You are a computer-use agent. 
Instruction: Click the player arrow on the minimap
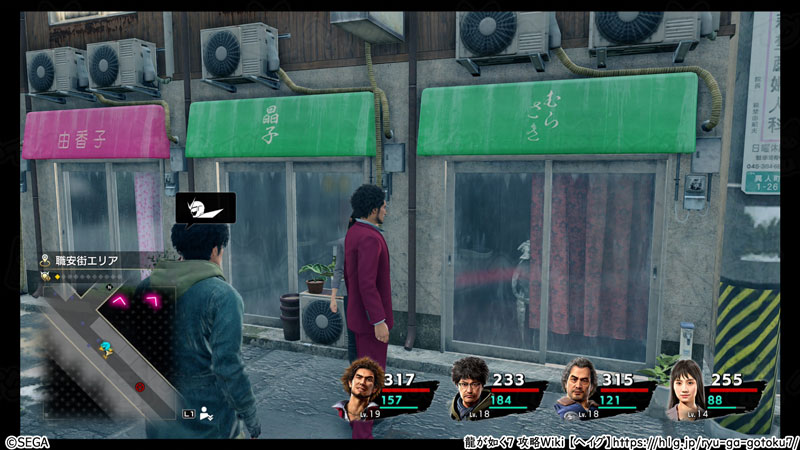104,348
